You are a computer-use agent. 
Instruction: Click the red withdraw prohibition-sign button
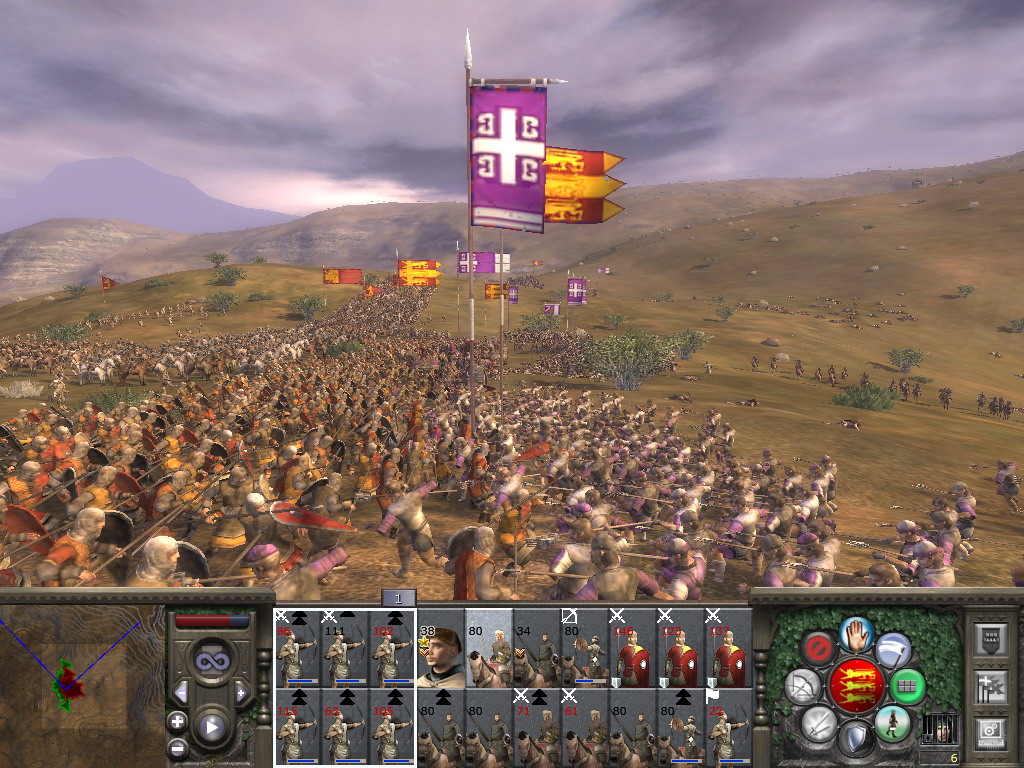click(x=819, y=648)
